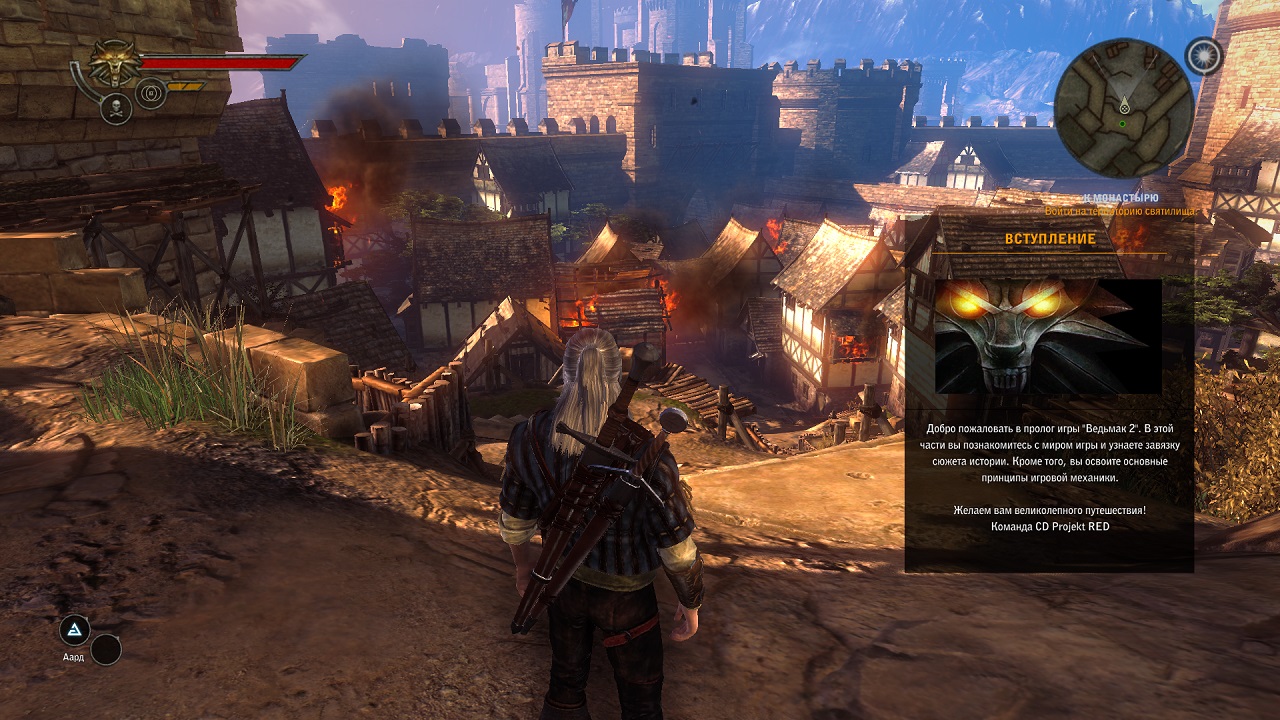Select the skull-and-crossbones toxicity icon

point(116,108)
